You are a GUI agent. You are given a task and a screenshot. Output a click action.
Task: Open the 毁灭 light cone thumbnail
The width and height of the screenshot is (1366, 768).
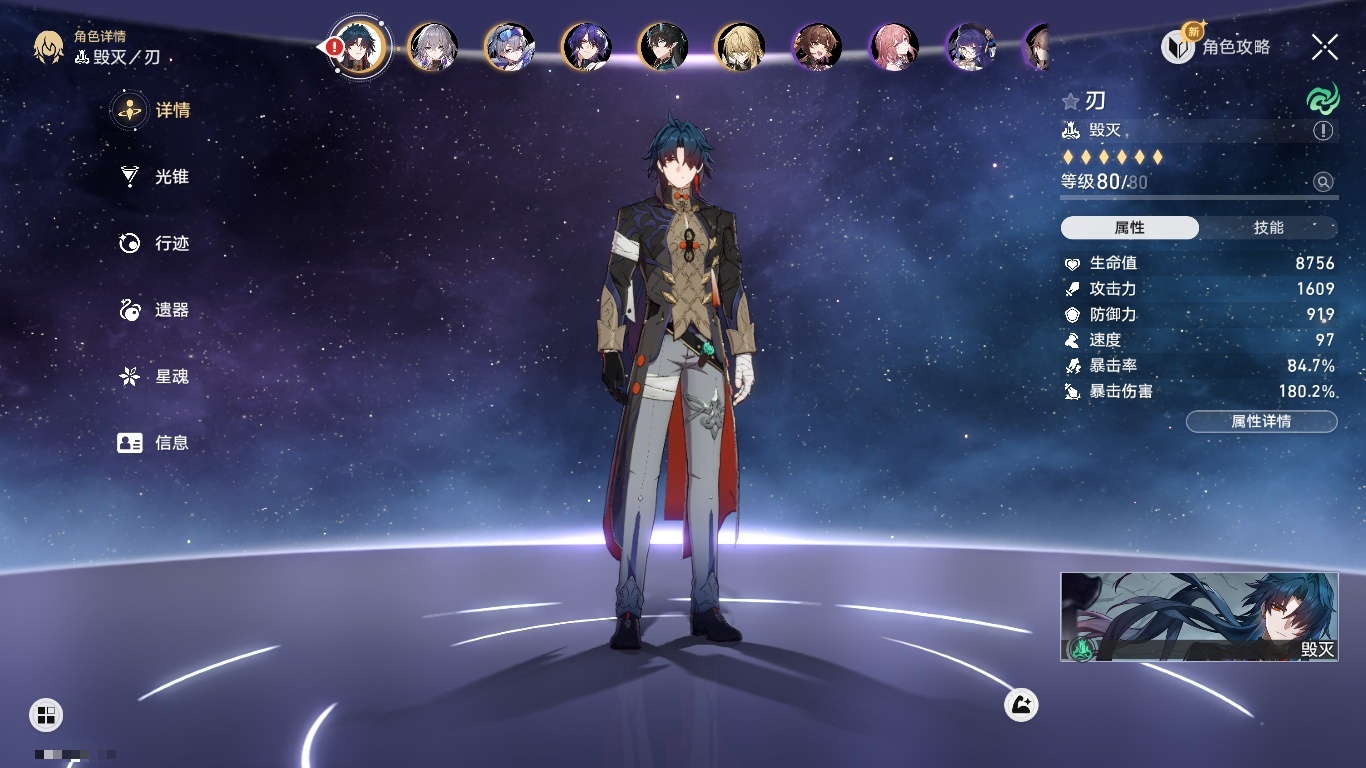[x=1199, y=616]
